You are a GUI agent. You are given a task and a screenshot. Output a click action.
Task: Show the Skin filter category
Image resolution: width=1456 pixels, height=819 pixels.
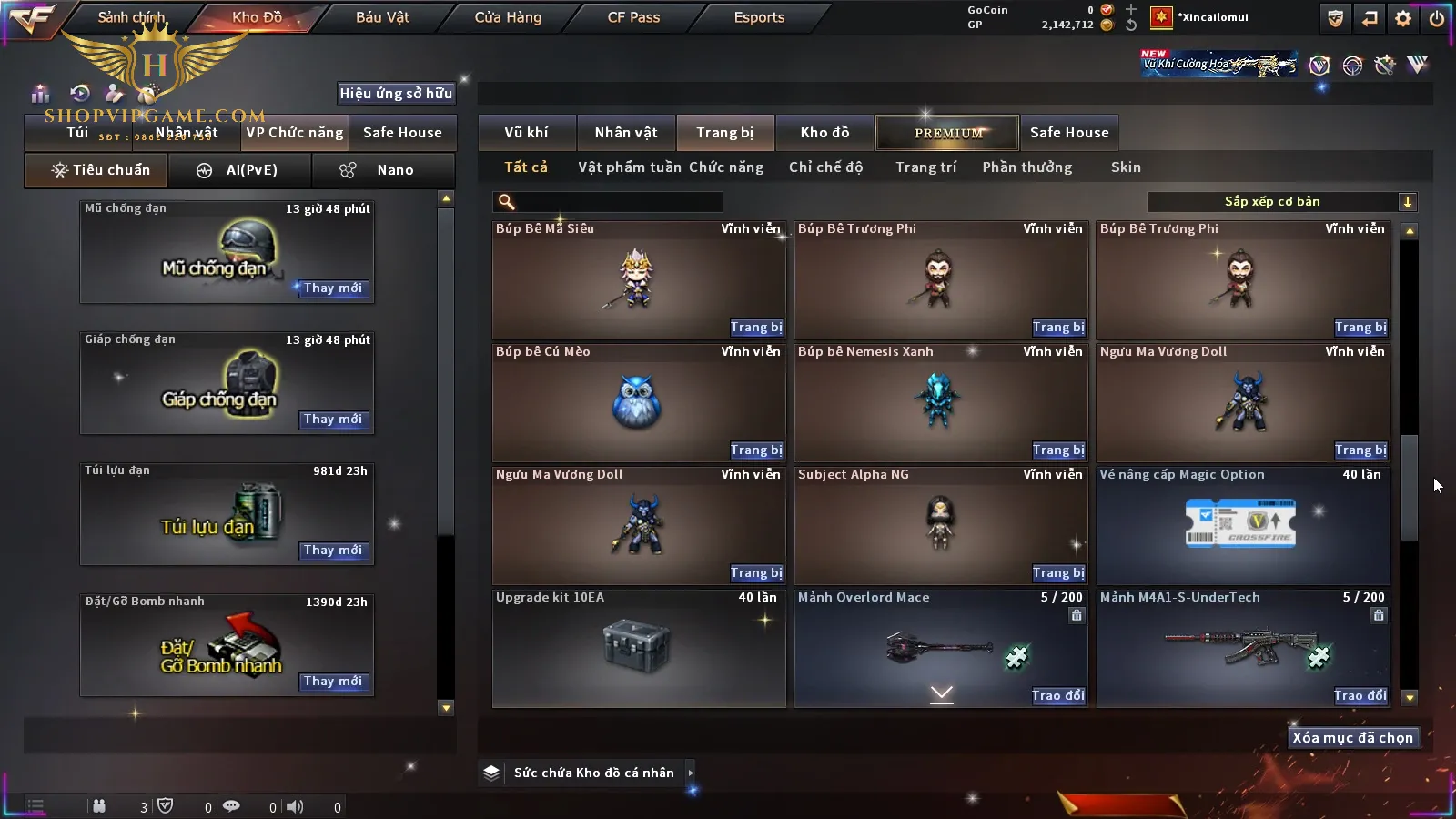click(x=1126, y=167)
